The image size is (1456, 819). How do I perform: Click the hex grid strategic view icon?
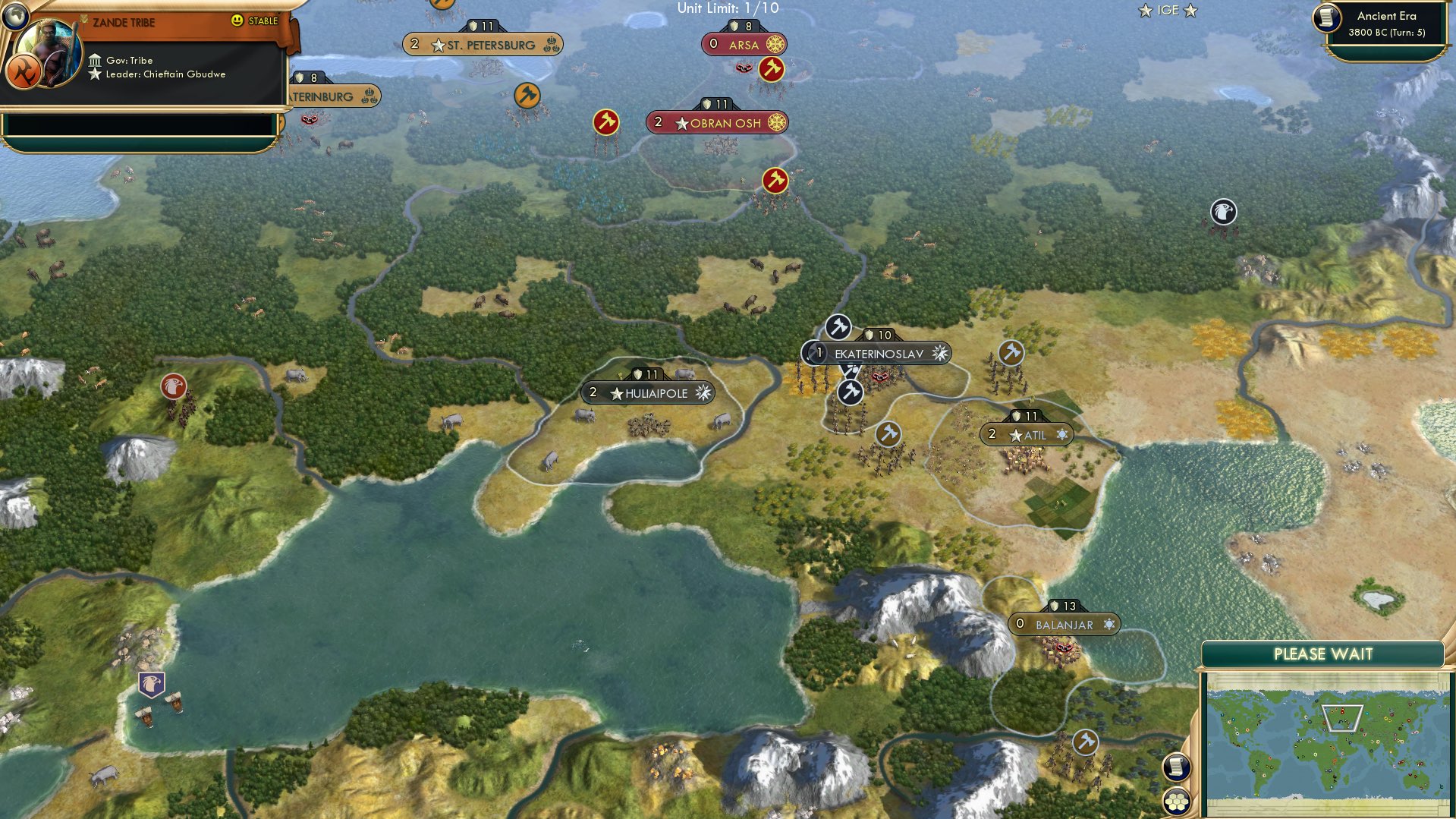click(1177, 800)
